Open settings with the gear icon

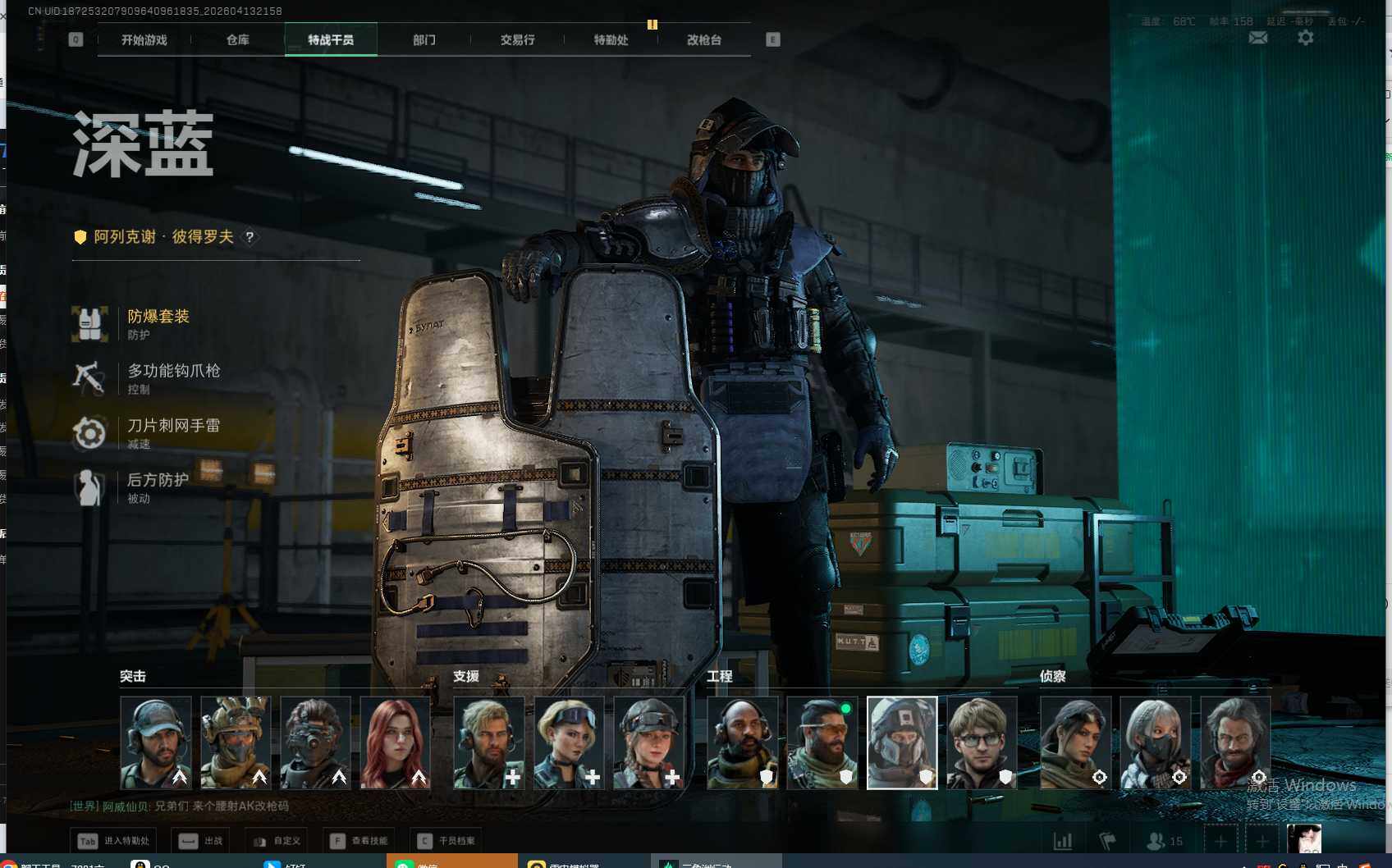[x=1305, y=38]
